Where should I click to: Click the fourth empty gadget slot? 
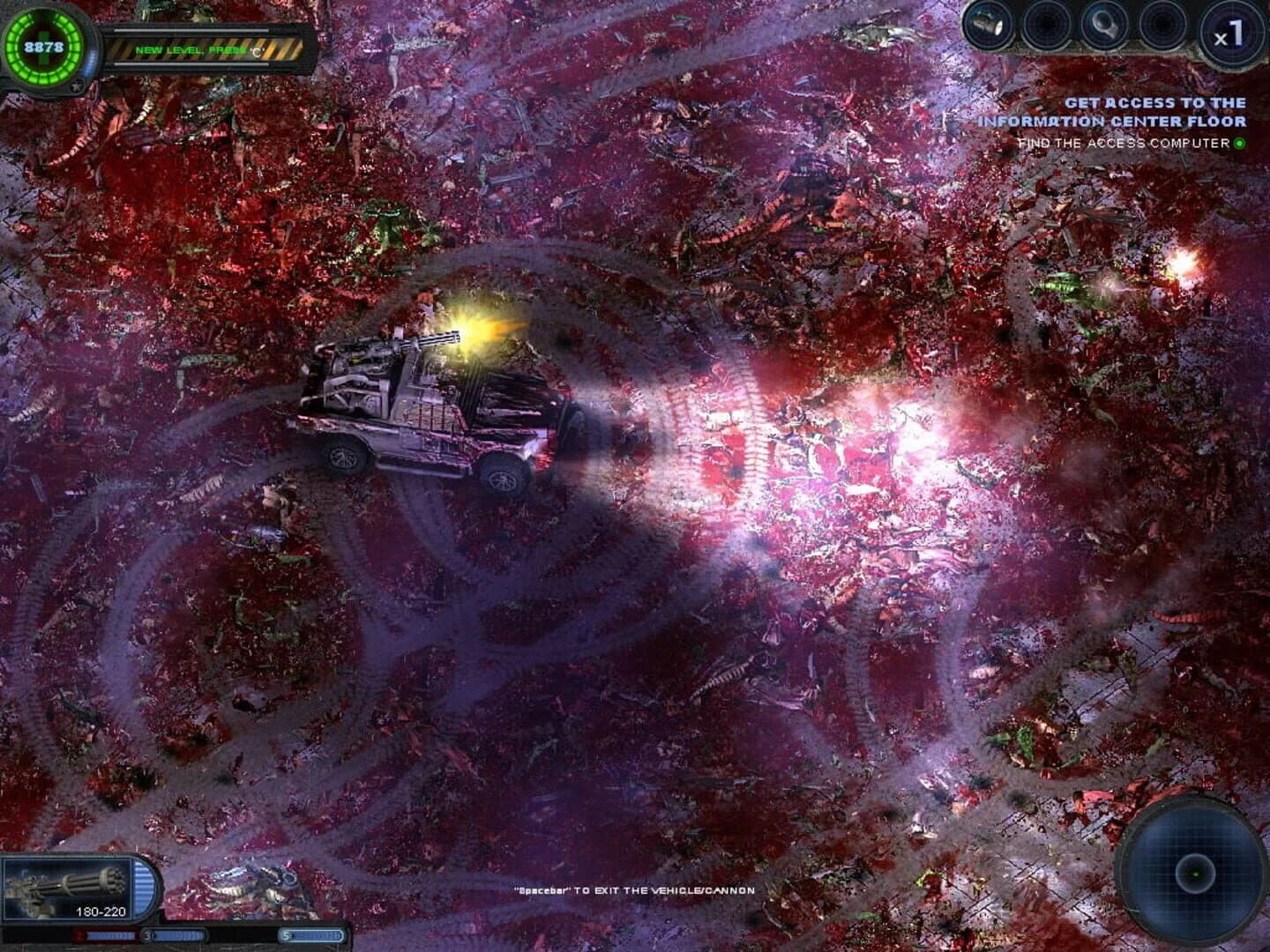[x=1164, y=24]
